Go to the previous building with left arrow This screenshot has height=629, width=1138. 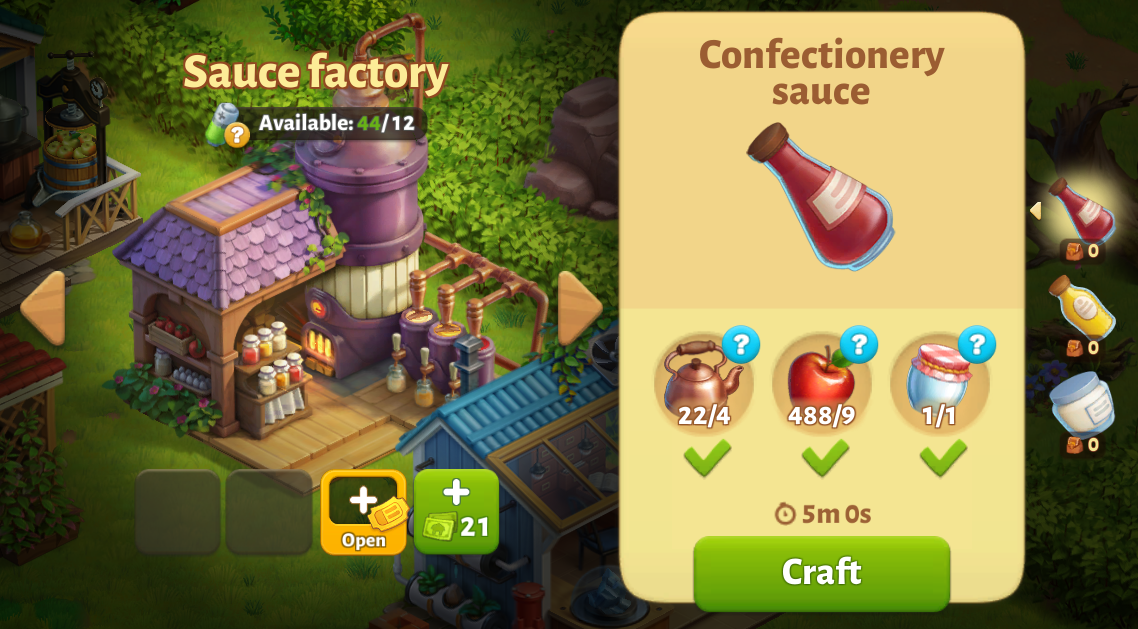[x=43, y=307]
